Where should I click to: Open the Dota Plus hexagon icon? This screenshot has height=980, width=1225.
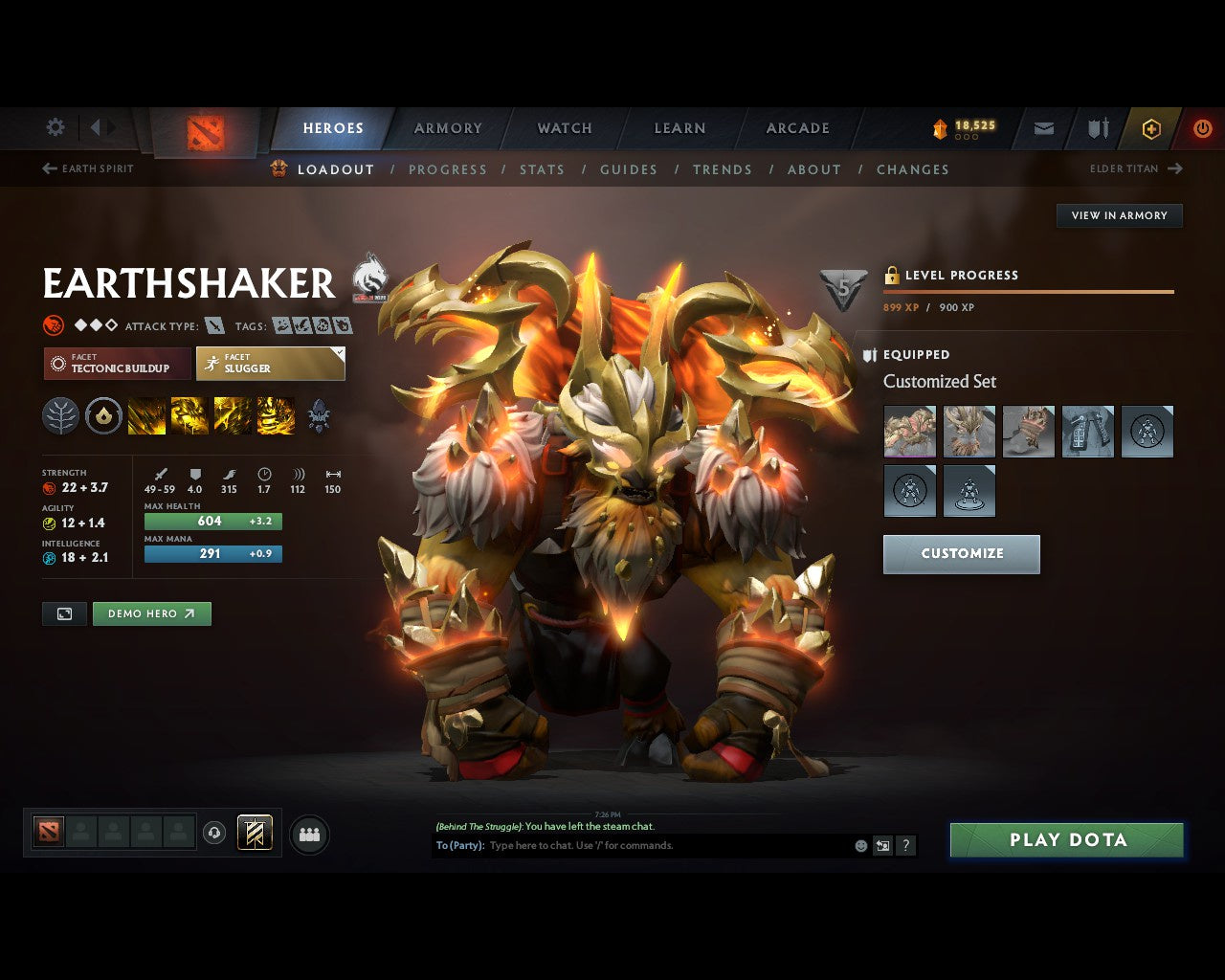[1151, 128]
